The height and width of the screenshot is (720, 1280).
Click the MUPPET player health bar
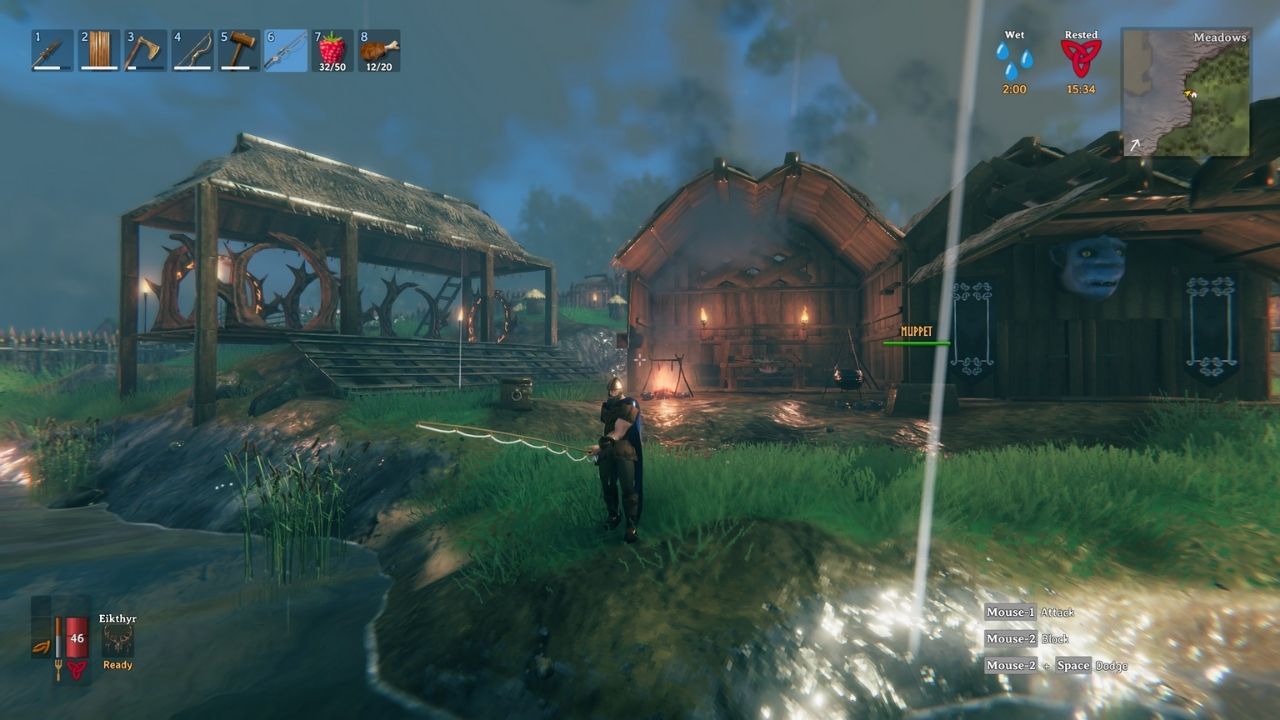click(x=915, y=338)
